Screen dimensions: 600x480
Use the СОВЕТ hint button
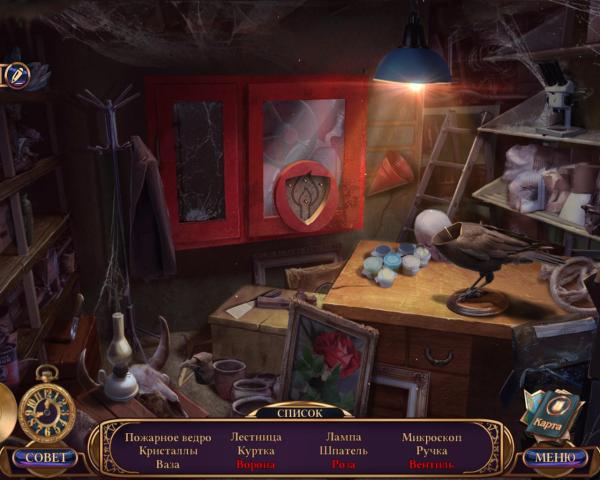point(46,458)
